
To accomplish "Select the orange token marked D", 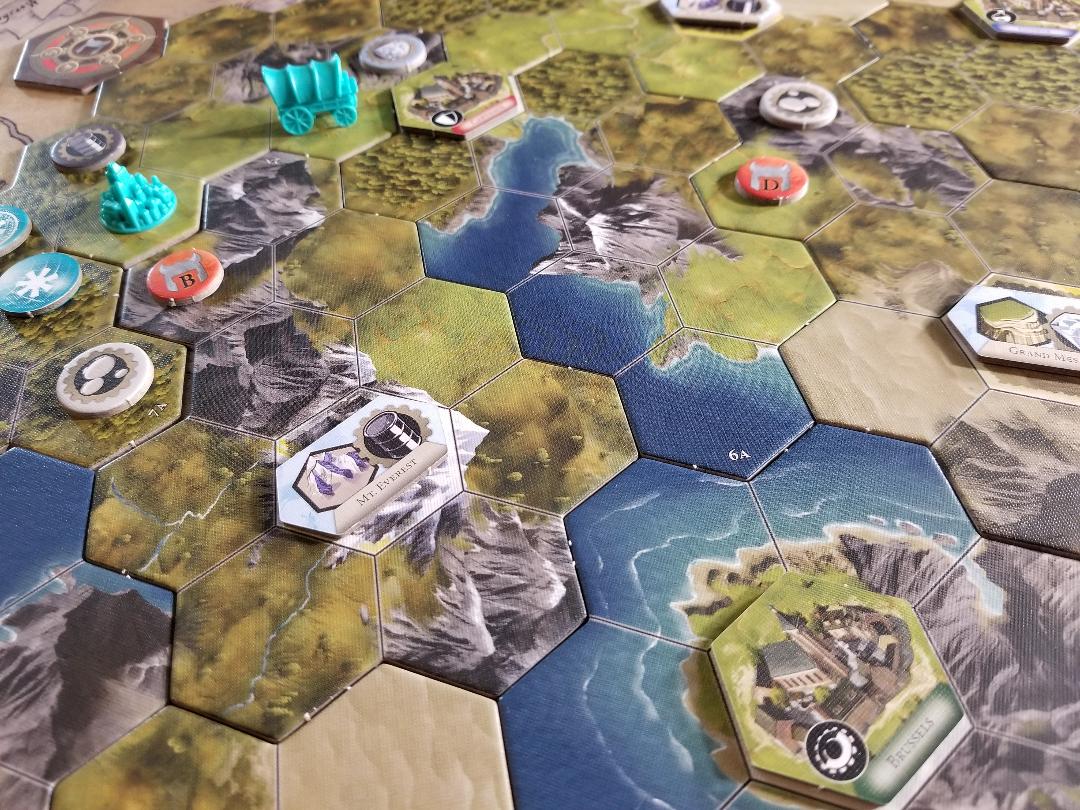I will pyautogui.click(x=771, y=180).
